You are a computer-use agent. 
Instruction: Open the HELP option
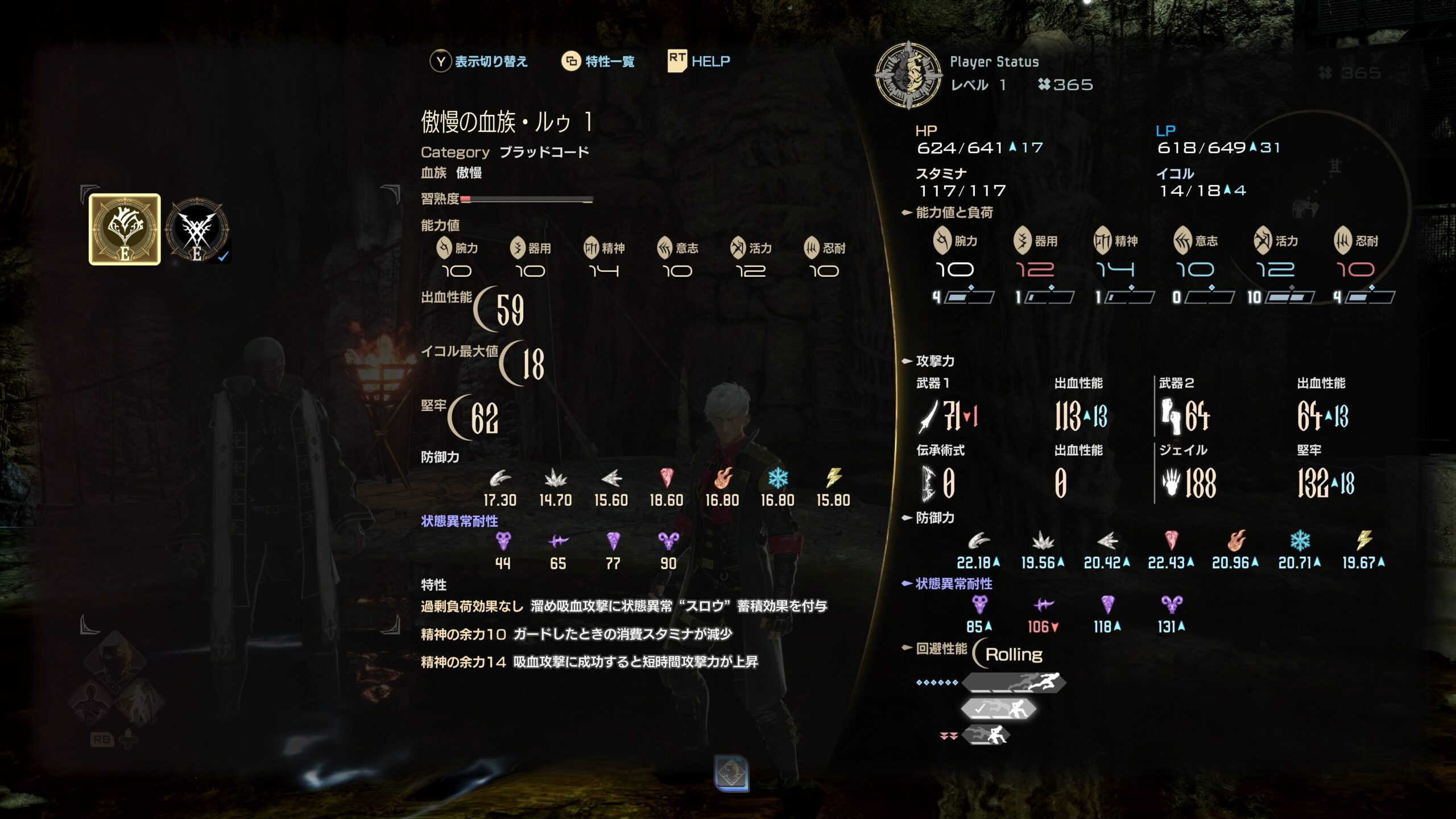coord(710,61)
